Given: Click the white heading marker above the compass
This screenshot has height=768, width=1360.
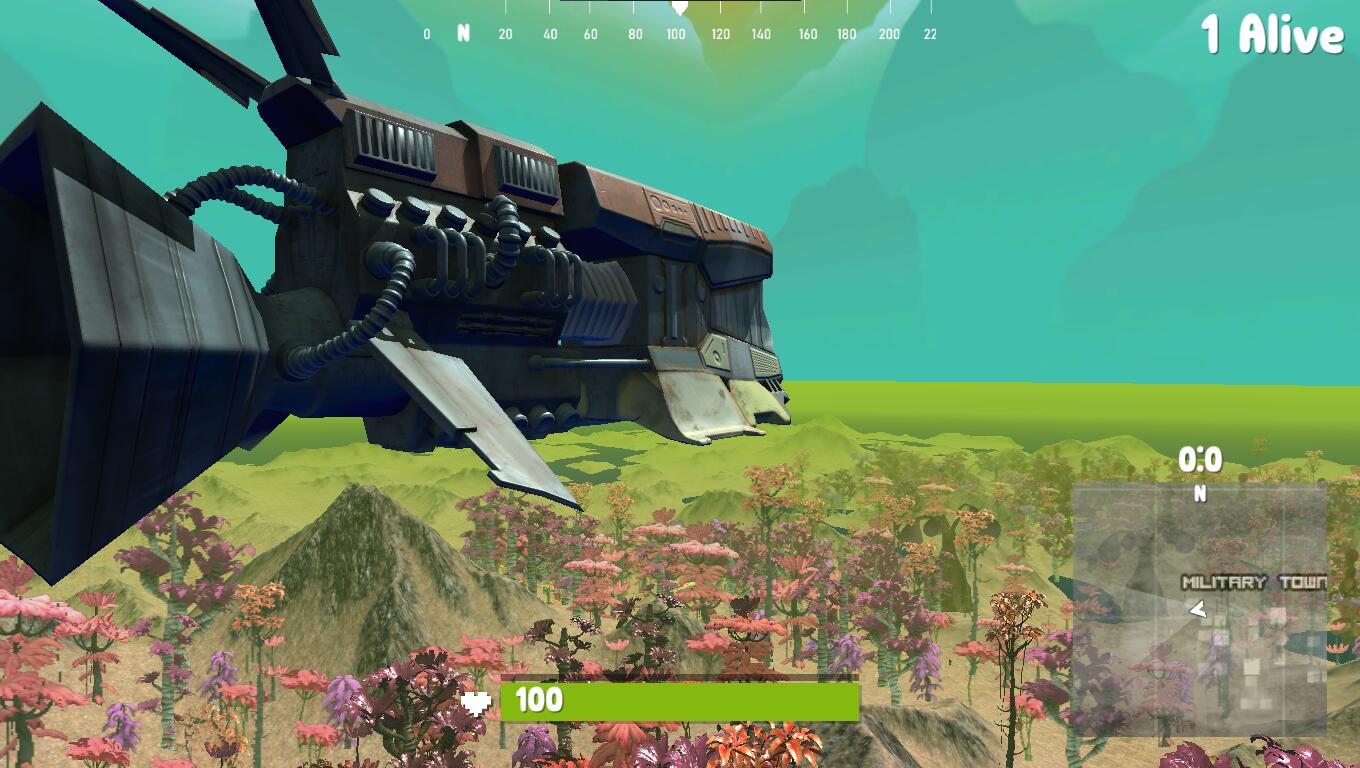Looking at the screenshot, I should pyautogui.click(x=681, y=8).
